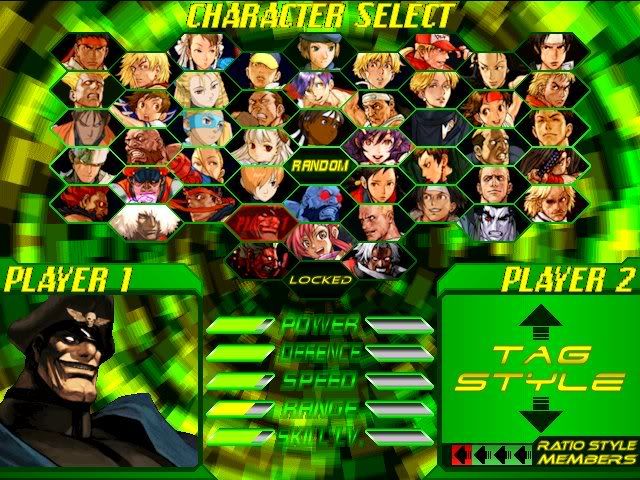Viewport: 640px width, 480px height.
Task: Choose the blue masked creature tile
Action: [x=320, y=202]
